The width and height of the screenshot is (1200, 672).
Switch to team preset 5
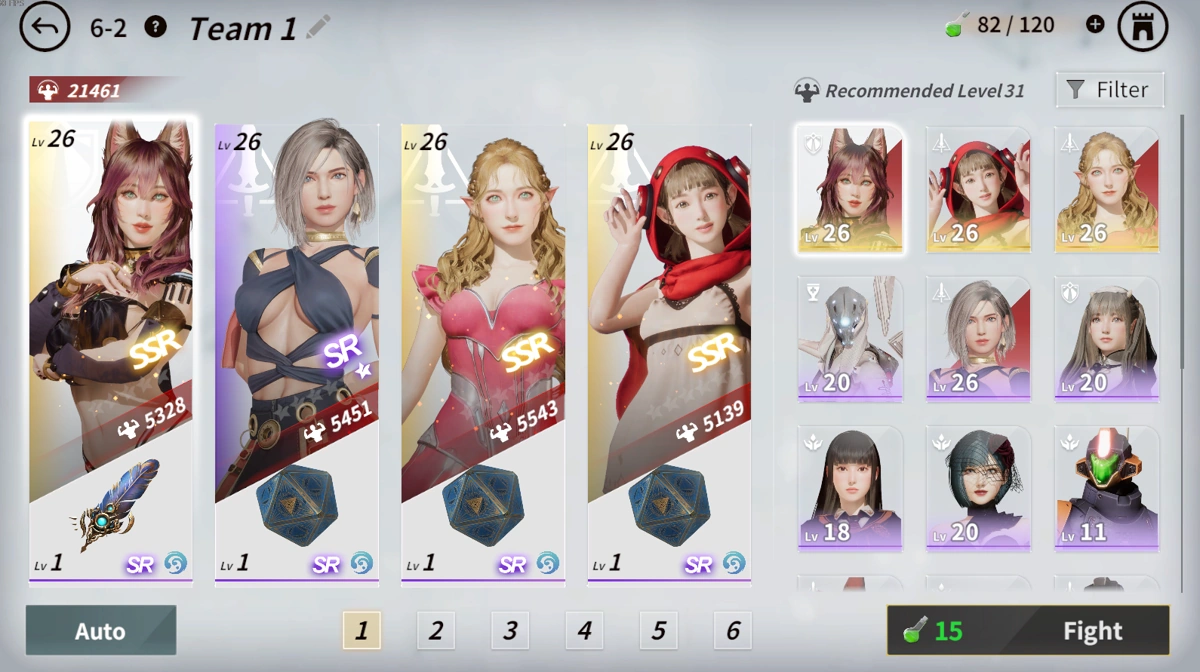(x=658, y=630)
